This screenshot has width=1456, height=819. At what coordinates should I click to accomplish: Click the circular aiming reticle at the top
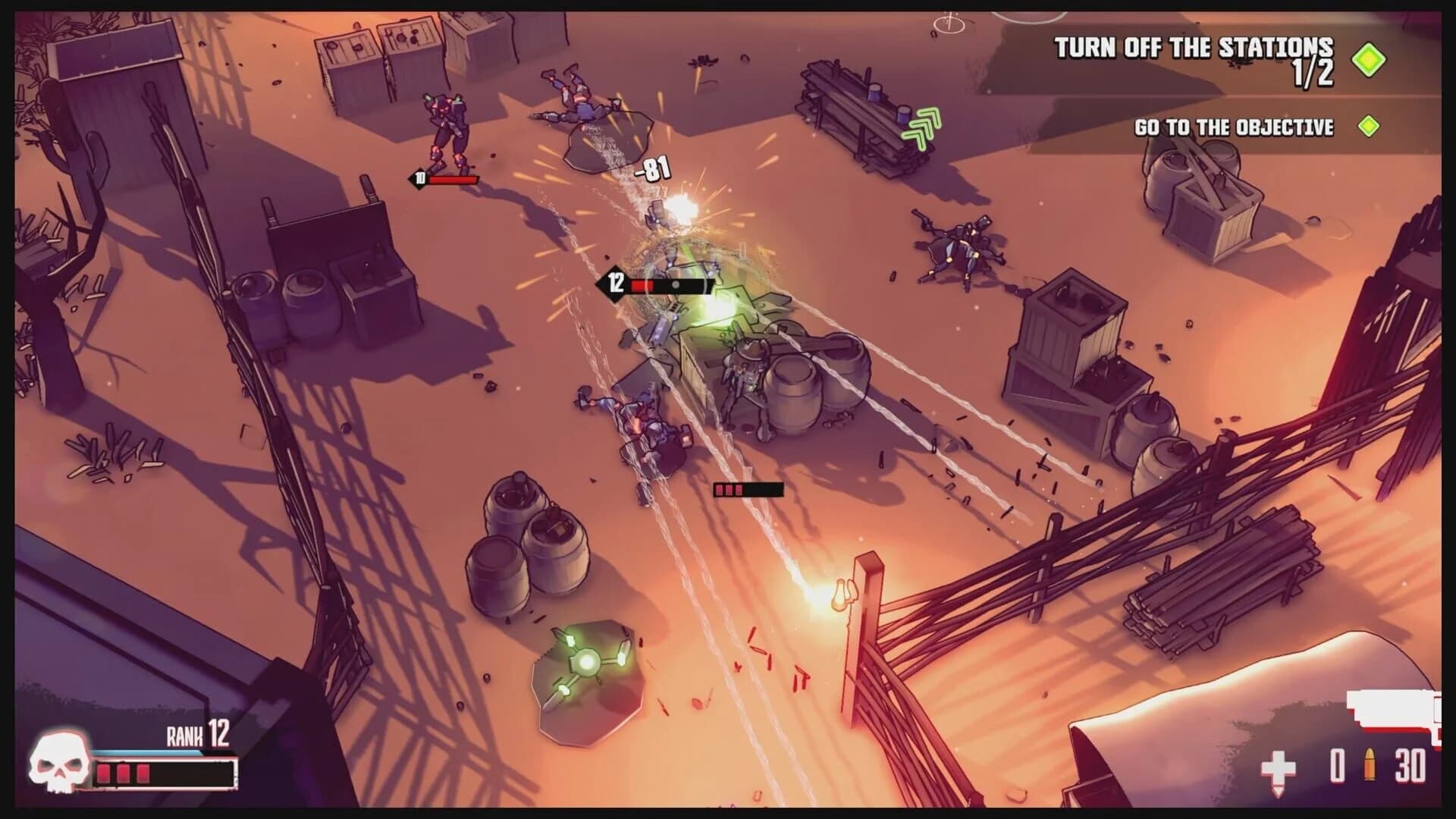click(x=947, y=23)
